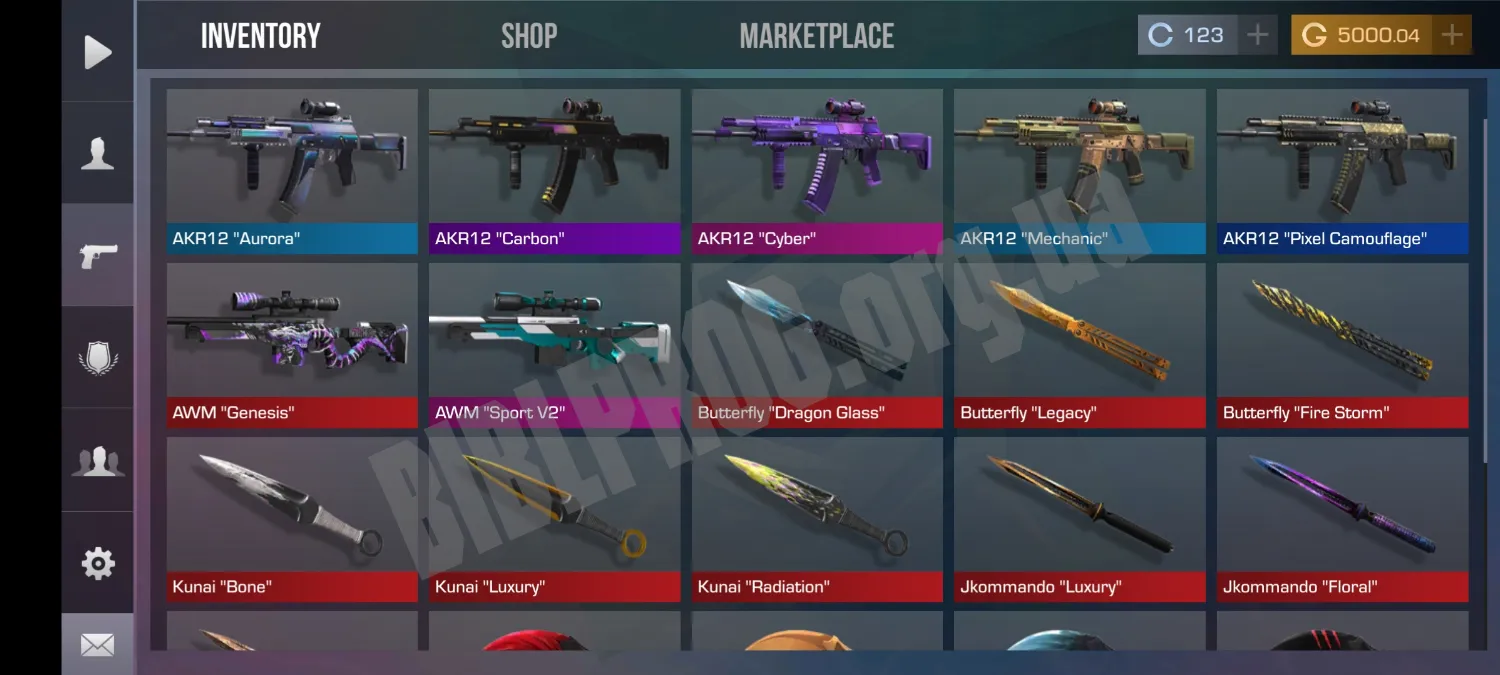The width and height of the screenshot is (1500, 675).
Task: Add more silver coins with plus button
Action: 1257,35
